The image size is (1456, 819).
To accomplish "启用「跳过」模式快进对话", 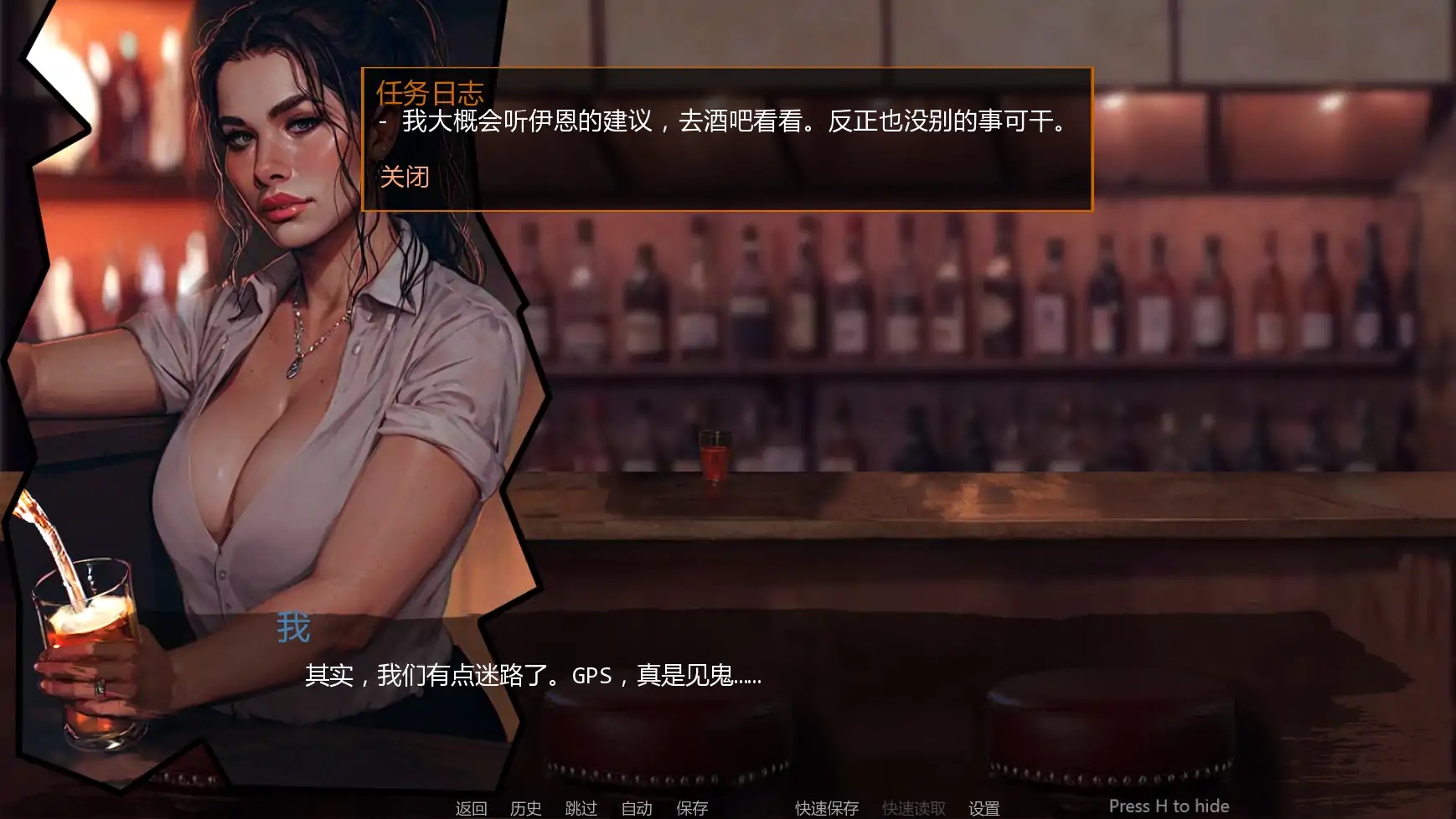I will [581, 808].
